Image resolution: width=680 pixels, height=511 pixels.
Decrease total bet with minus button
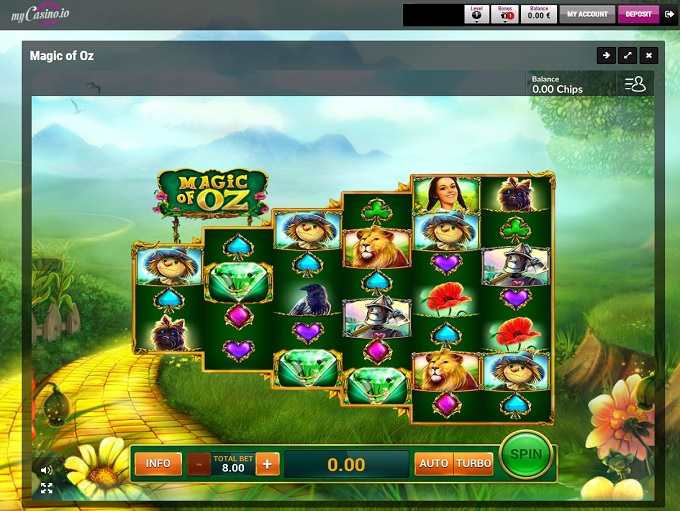[x=198, y=464]
